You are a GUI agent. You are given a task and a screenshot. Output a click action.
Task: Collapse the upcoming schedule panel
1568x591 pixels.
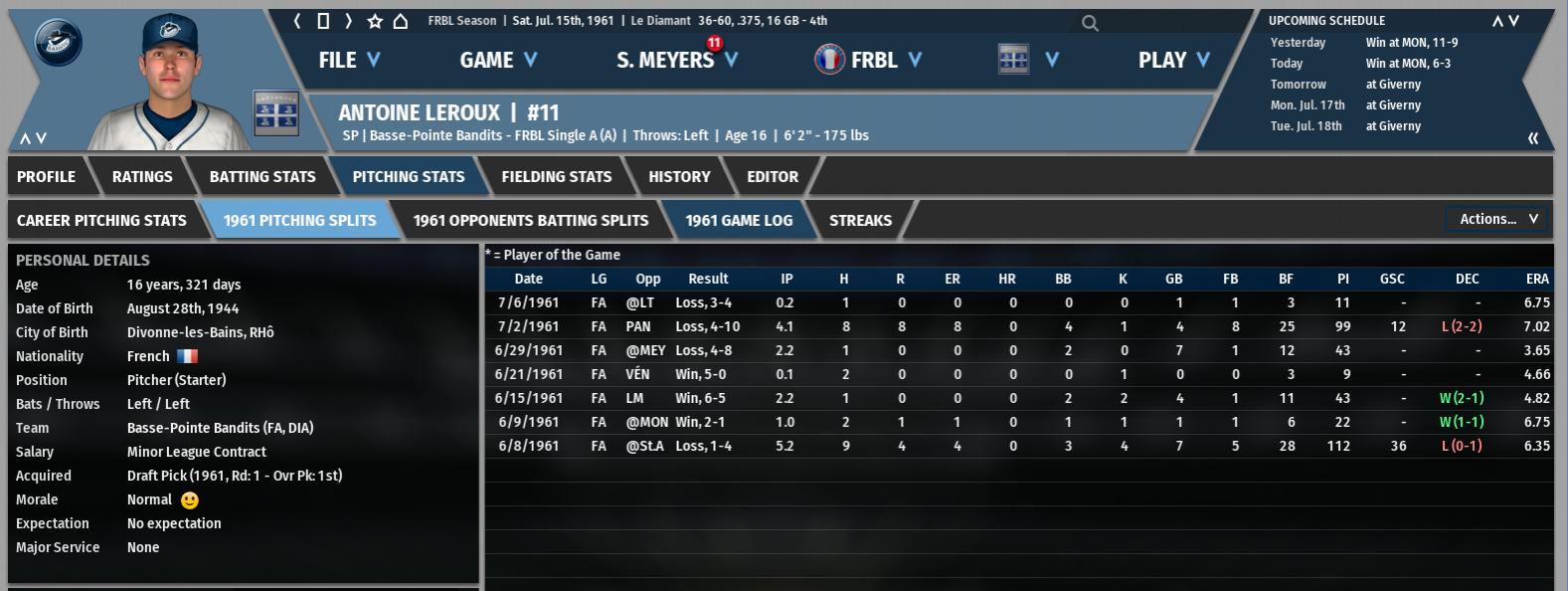coord(1532,138)
